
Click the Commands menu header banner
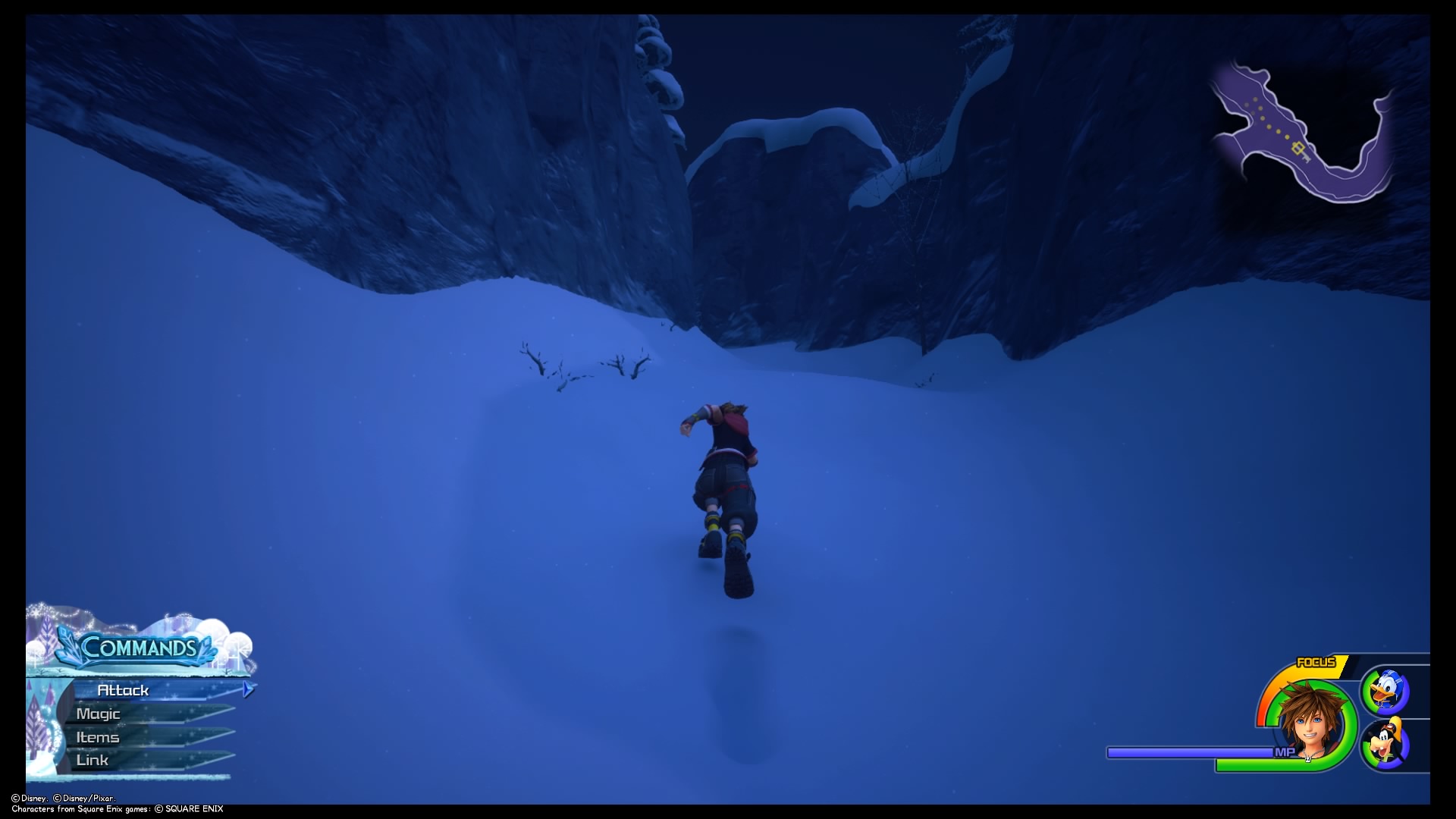[x=140, y=649]
